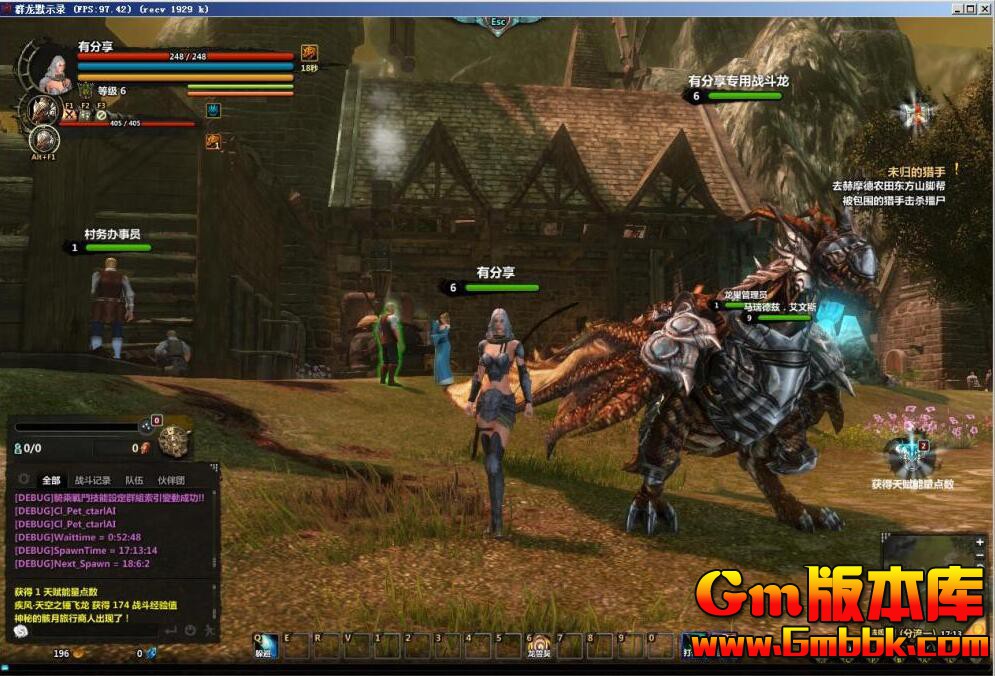Click the talent energy points notification icon
995x676 pixels.
[x=910, y=454]
